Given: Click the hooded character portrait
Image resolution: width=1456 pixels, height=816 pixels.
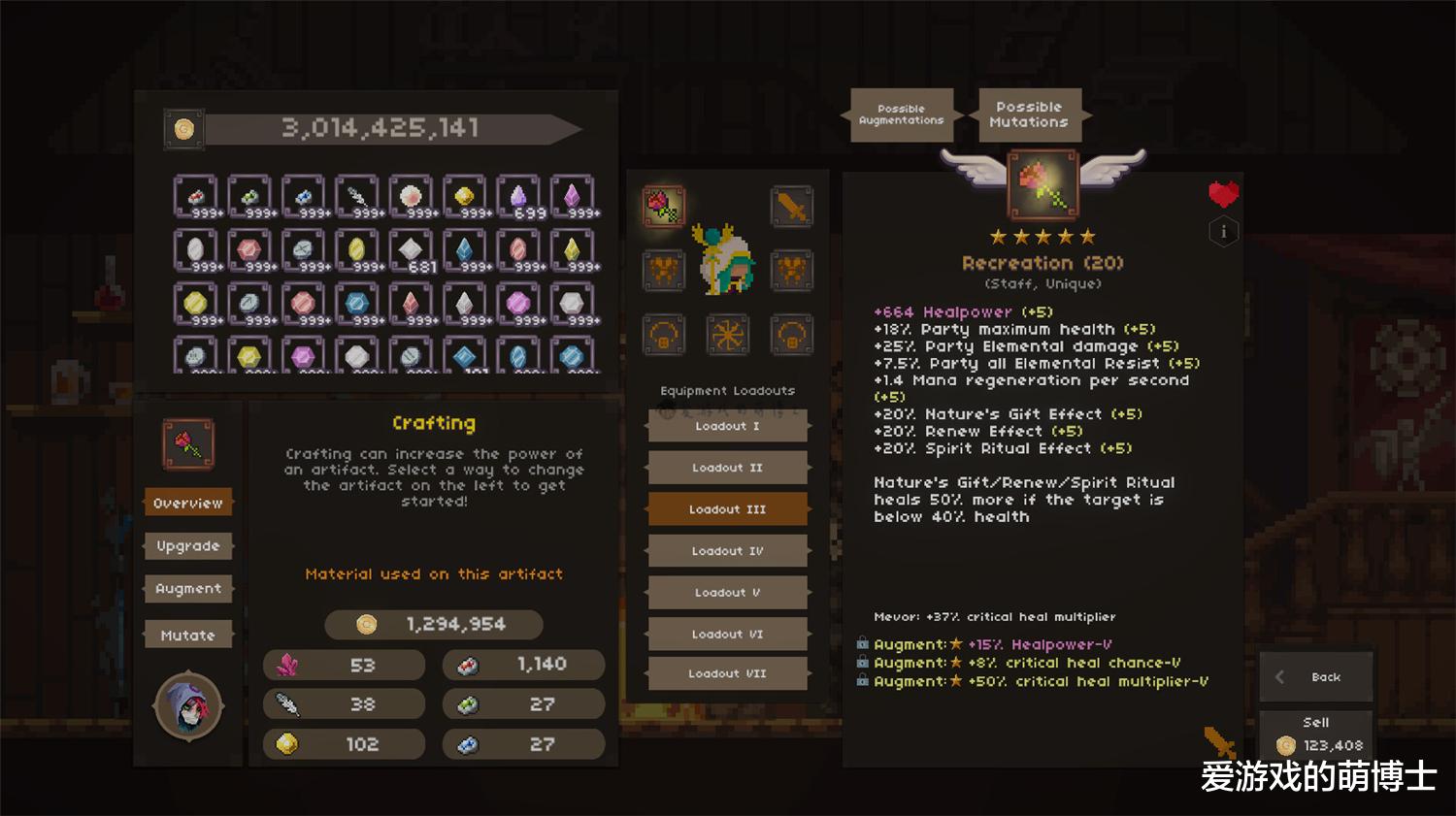Looking at the screenshot, I should click(188, 705).
